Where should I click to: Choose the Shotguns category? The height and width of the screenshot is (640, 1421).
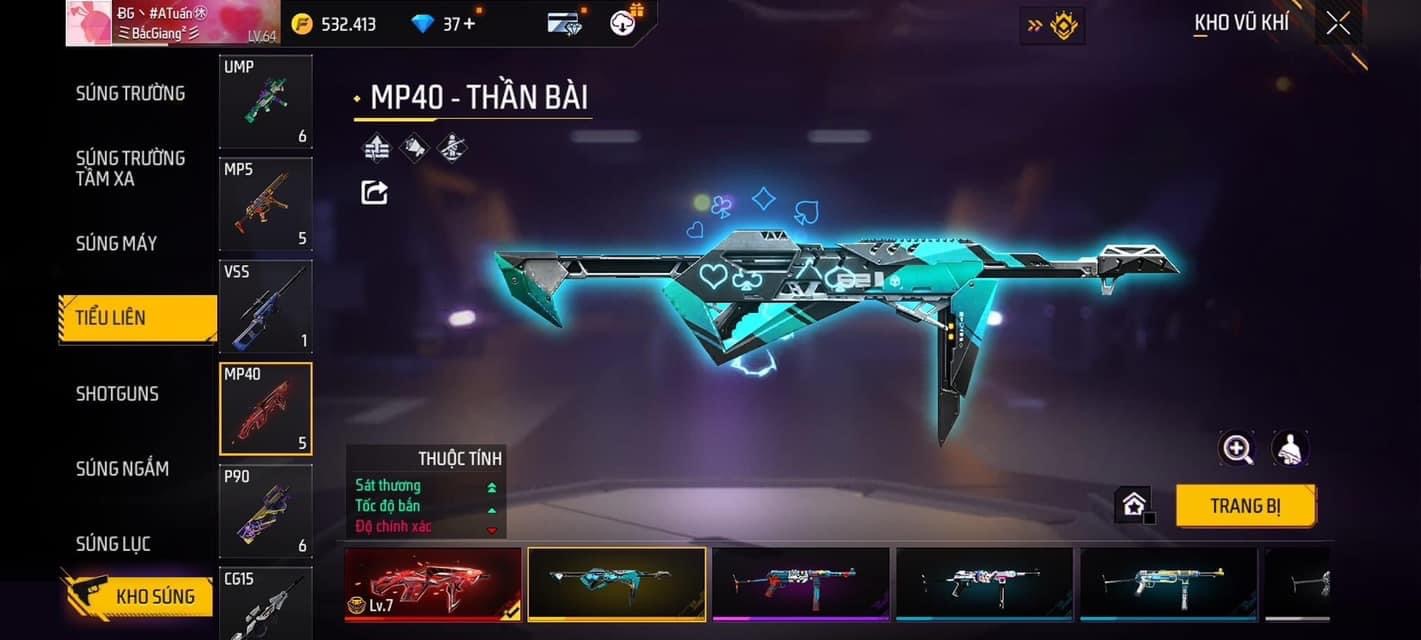(x=117, y=393)
